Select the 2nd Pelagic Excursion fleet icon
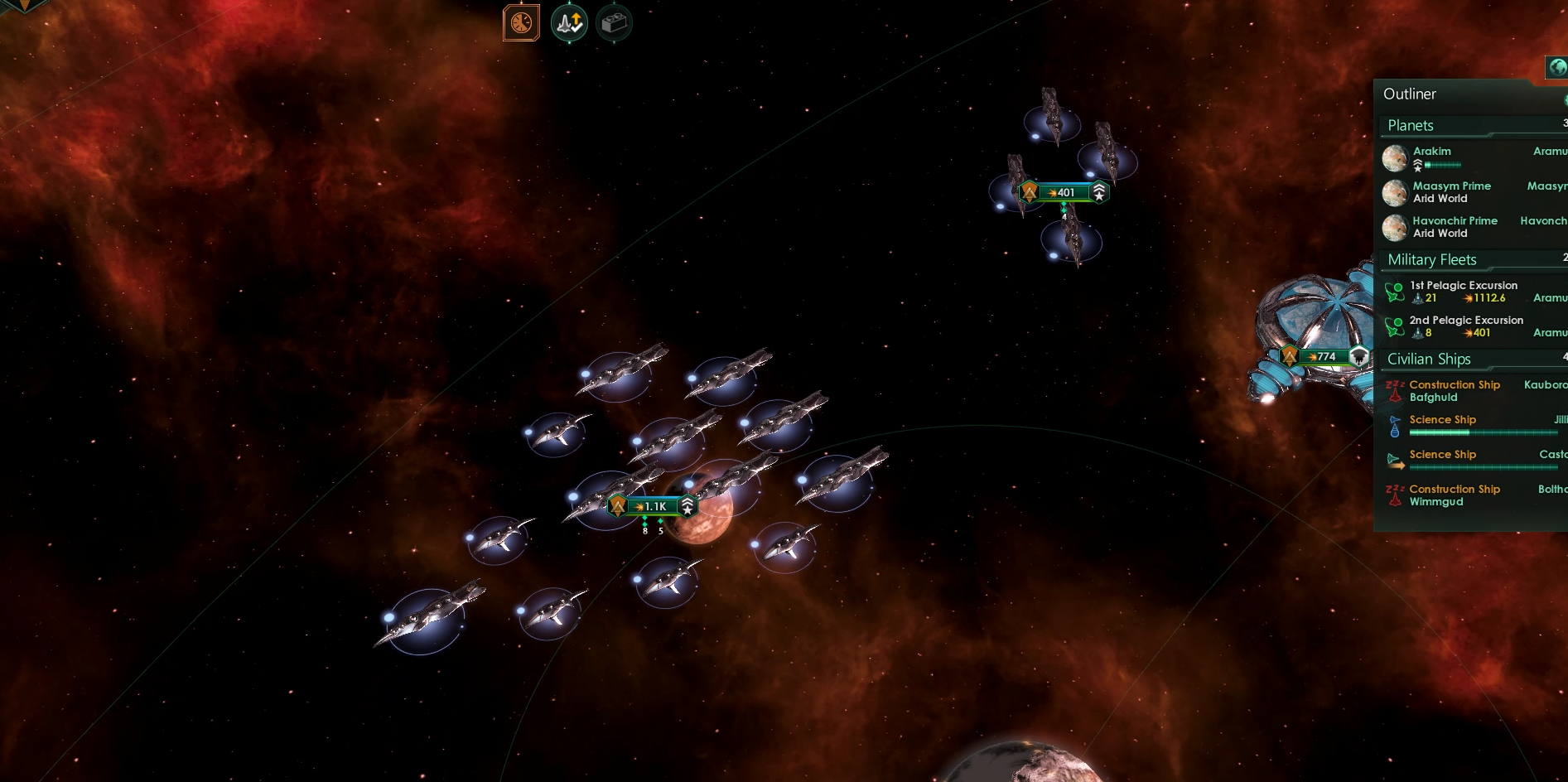 pos(1395,326)
